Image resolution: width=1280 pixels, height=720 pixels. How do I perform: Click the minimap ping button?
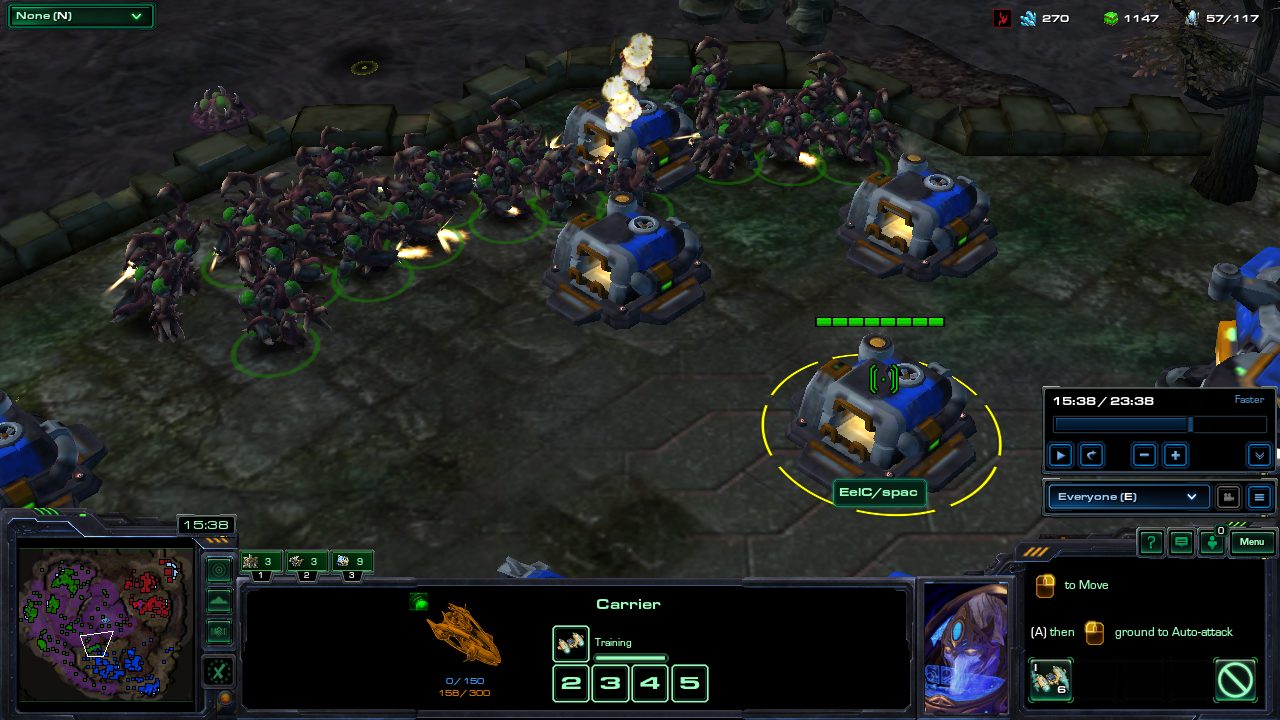(219, 570)
